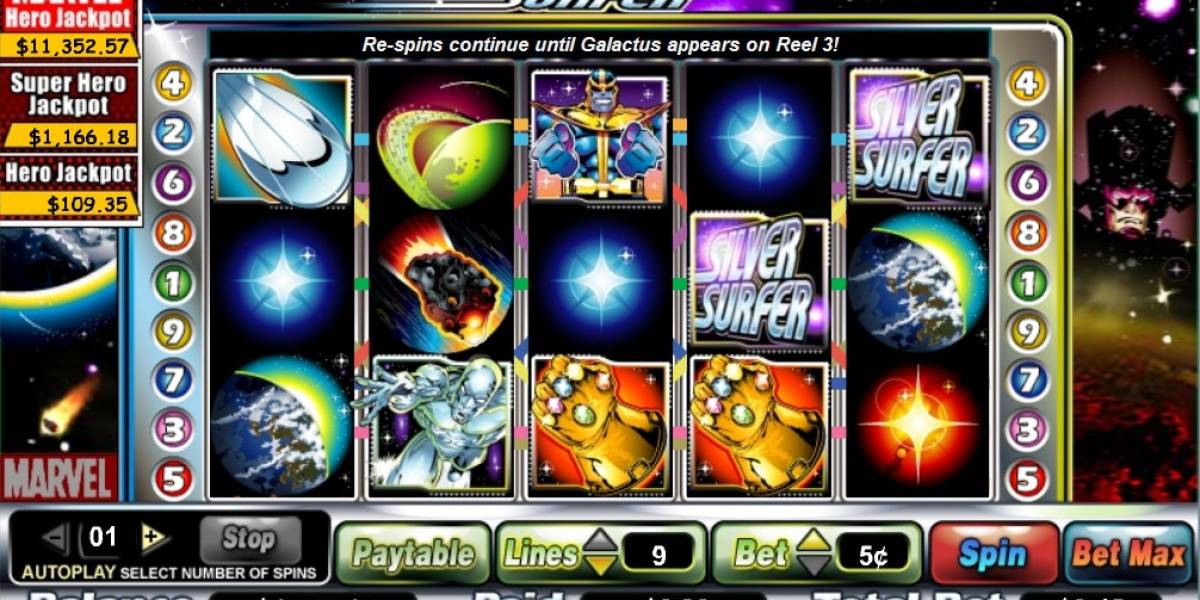This screenshot has height=600, width=1200.
Task: Activate Bet Max
Action: coord(1129,553)
